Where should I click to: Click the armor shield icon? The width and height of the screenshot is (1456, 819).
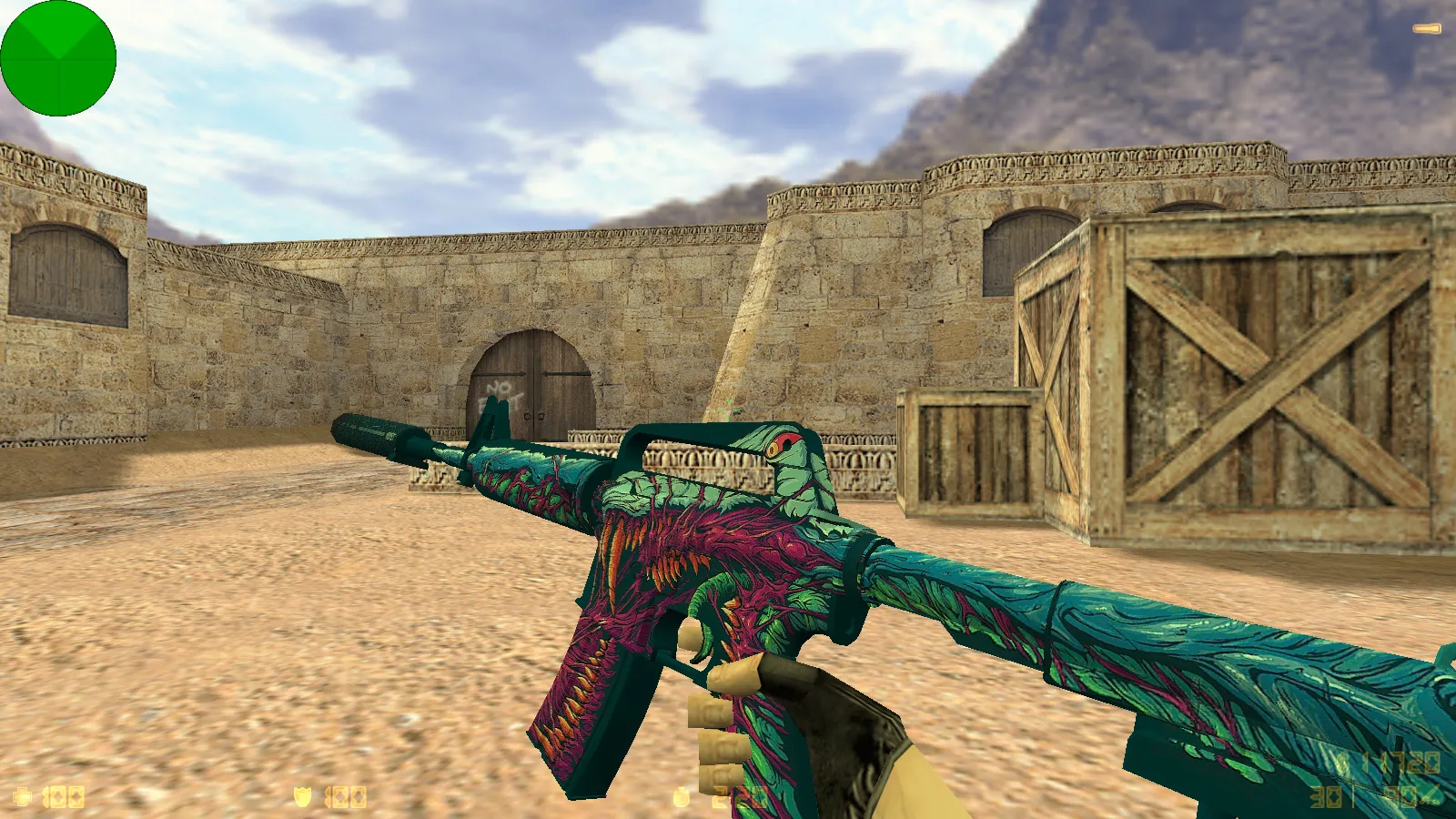coord(303,798)
